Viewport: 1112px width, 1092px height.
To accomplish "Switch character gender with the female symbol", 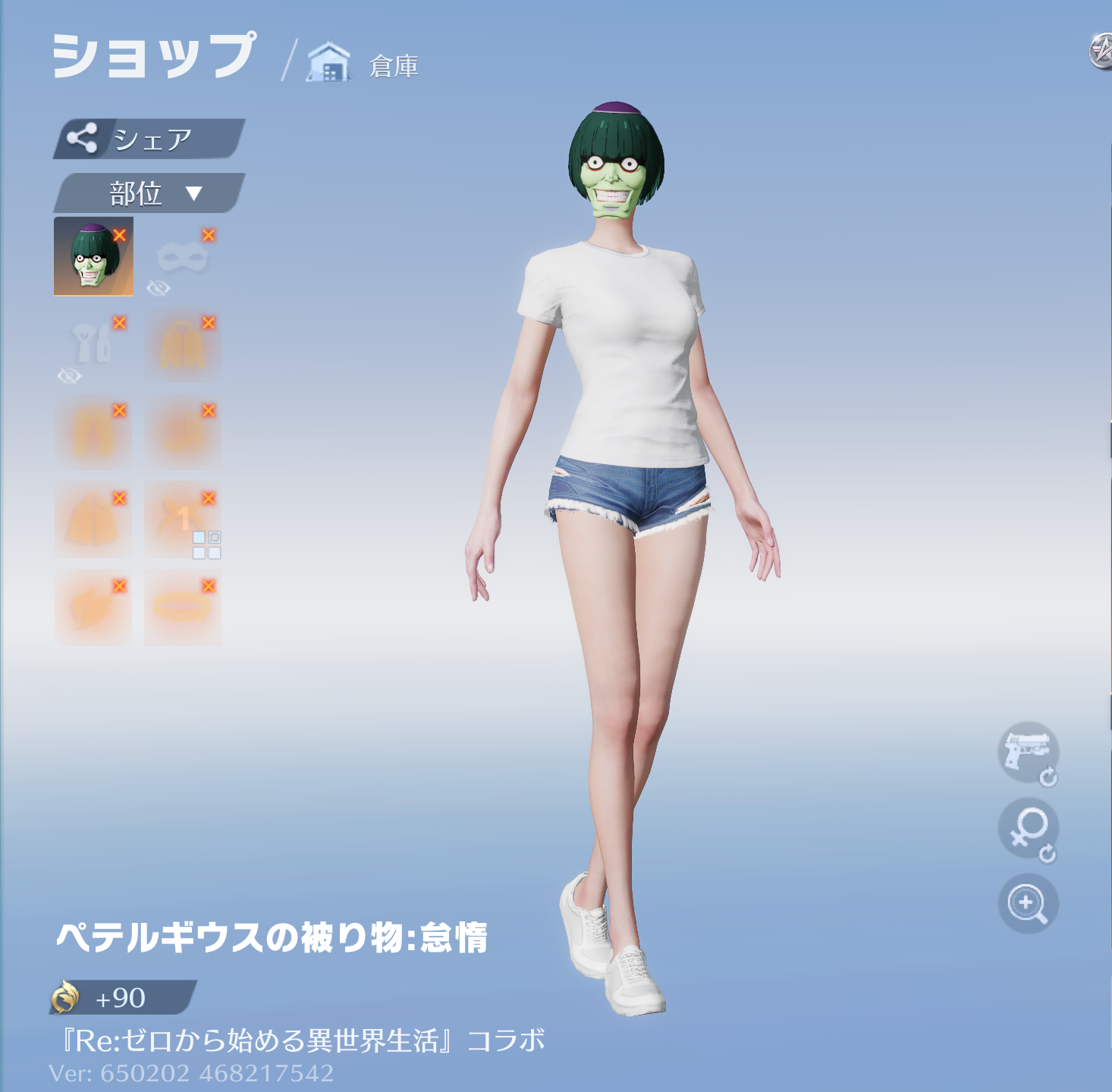I will (x=1027, y=828).
